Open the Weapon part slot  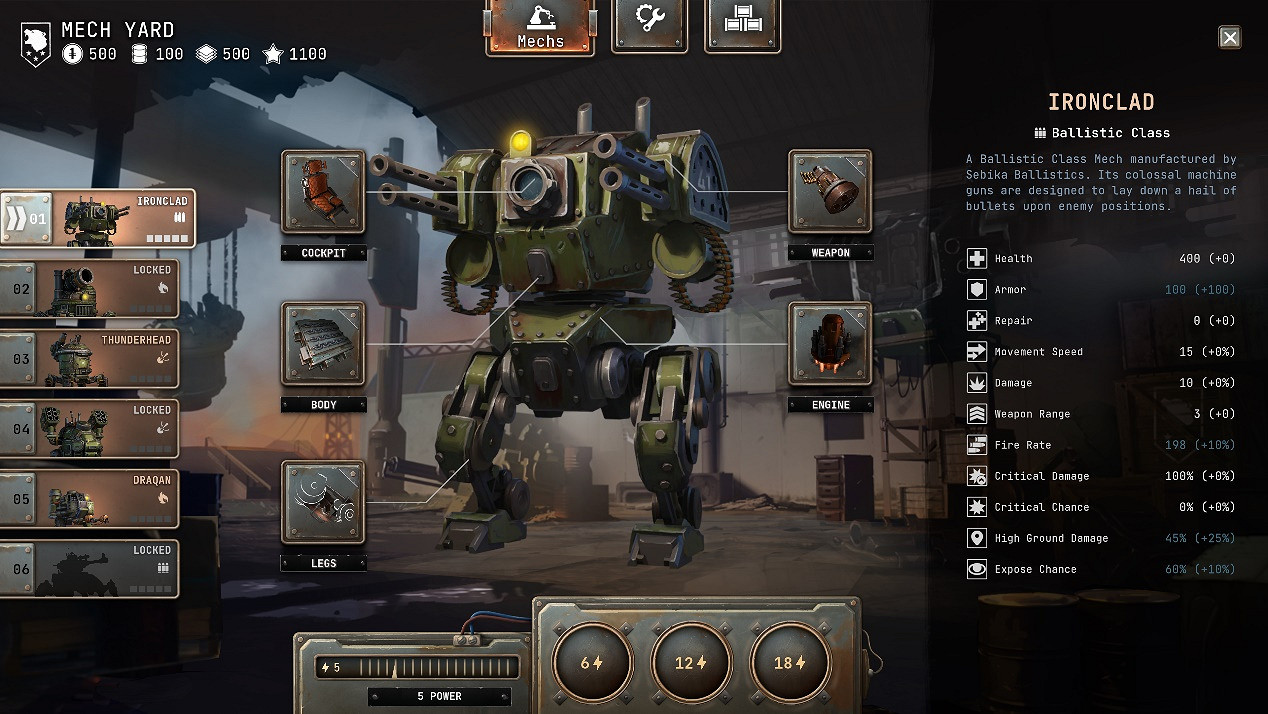tap(830, 192)
